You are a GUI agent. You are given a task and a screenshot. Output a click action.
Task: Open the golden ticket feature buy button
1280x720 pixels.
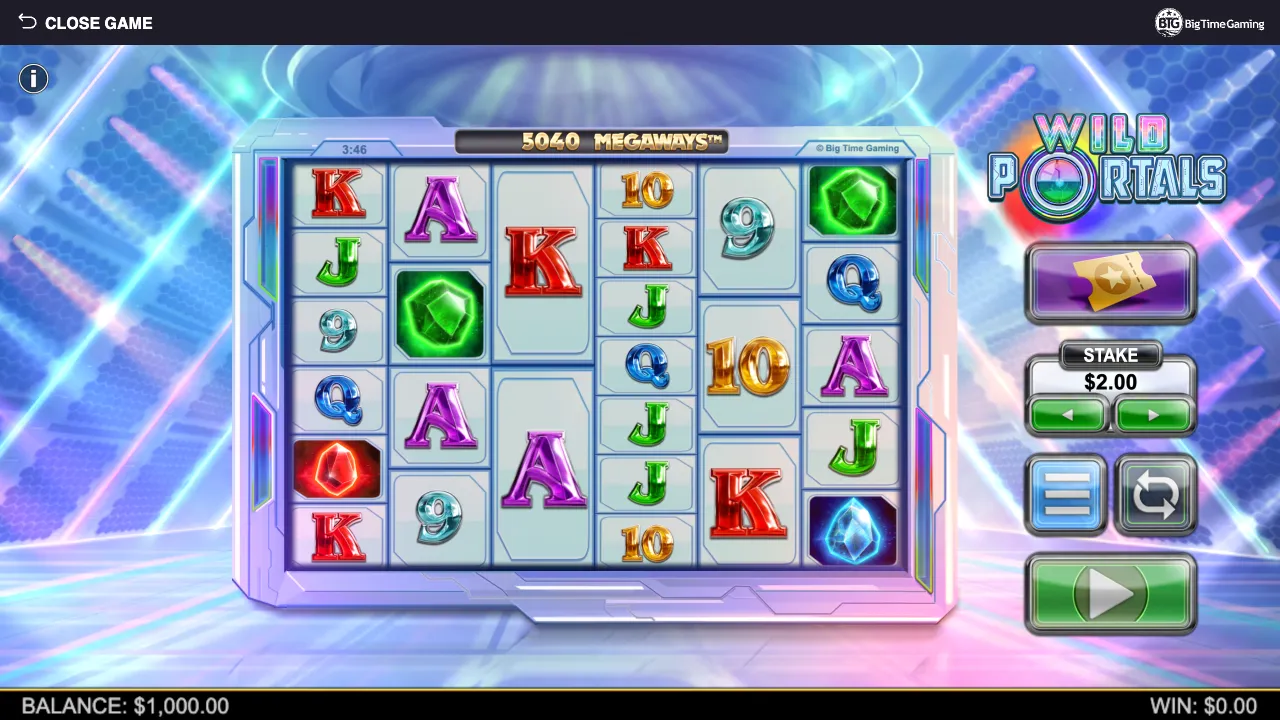click(1111, 282)
